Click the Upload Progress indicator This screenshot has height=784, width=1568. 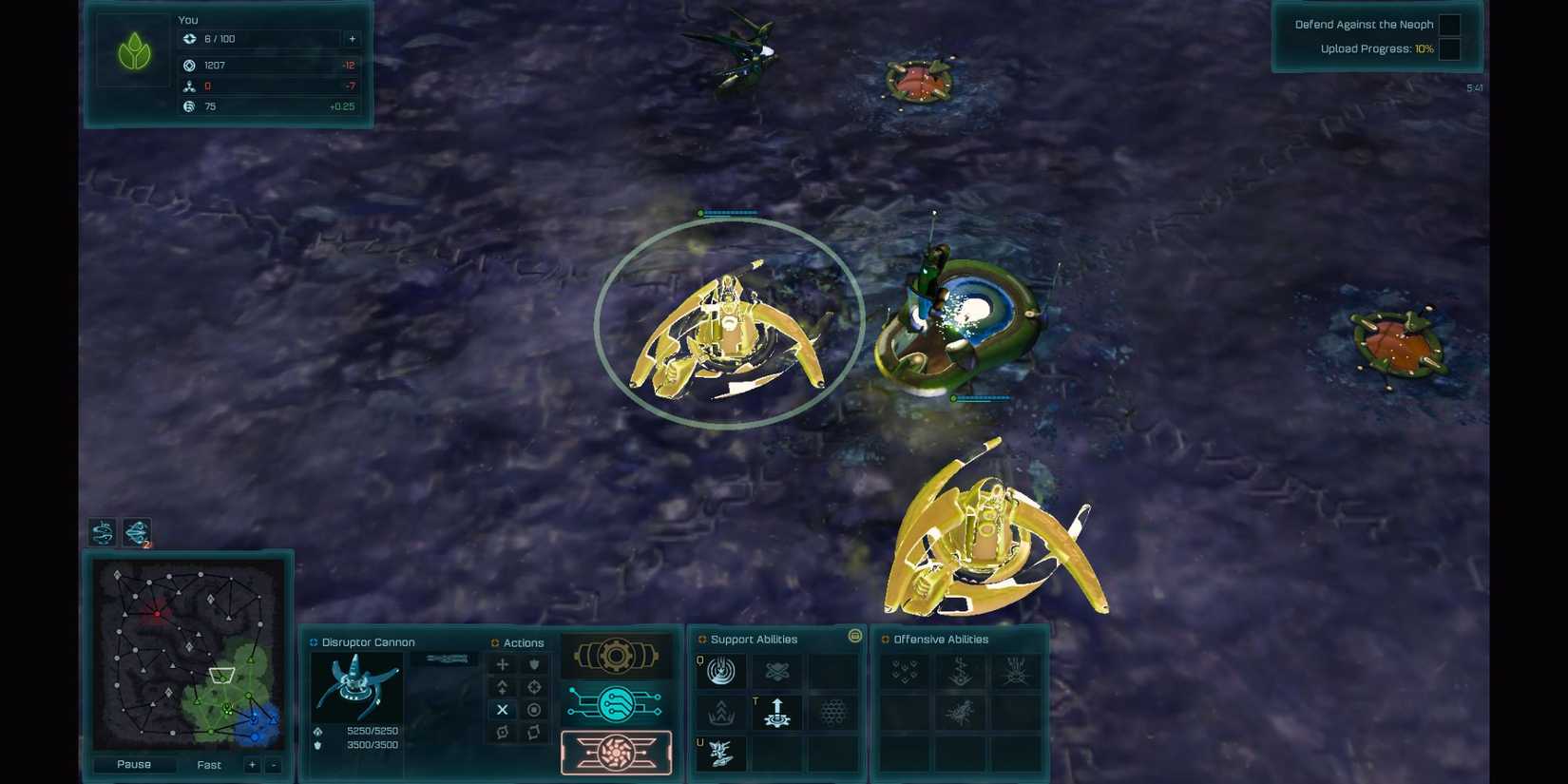tap(1375, 48)
